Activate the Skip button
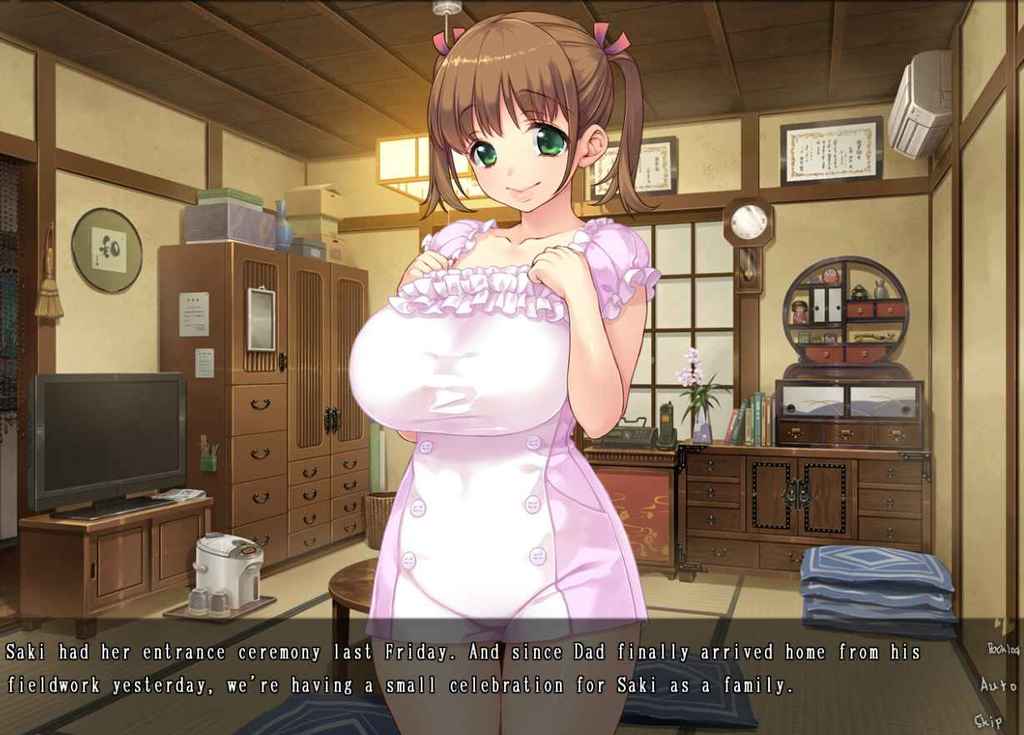The width and height of the screenshot is (1024, 735). pos(989,720)
